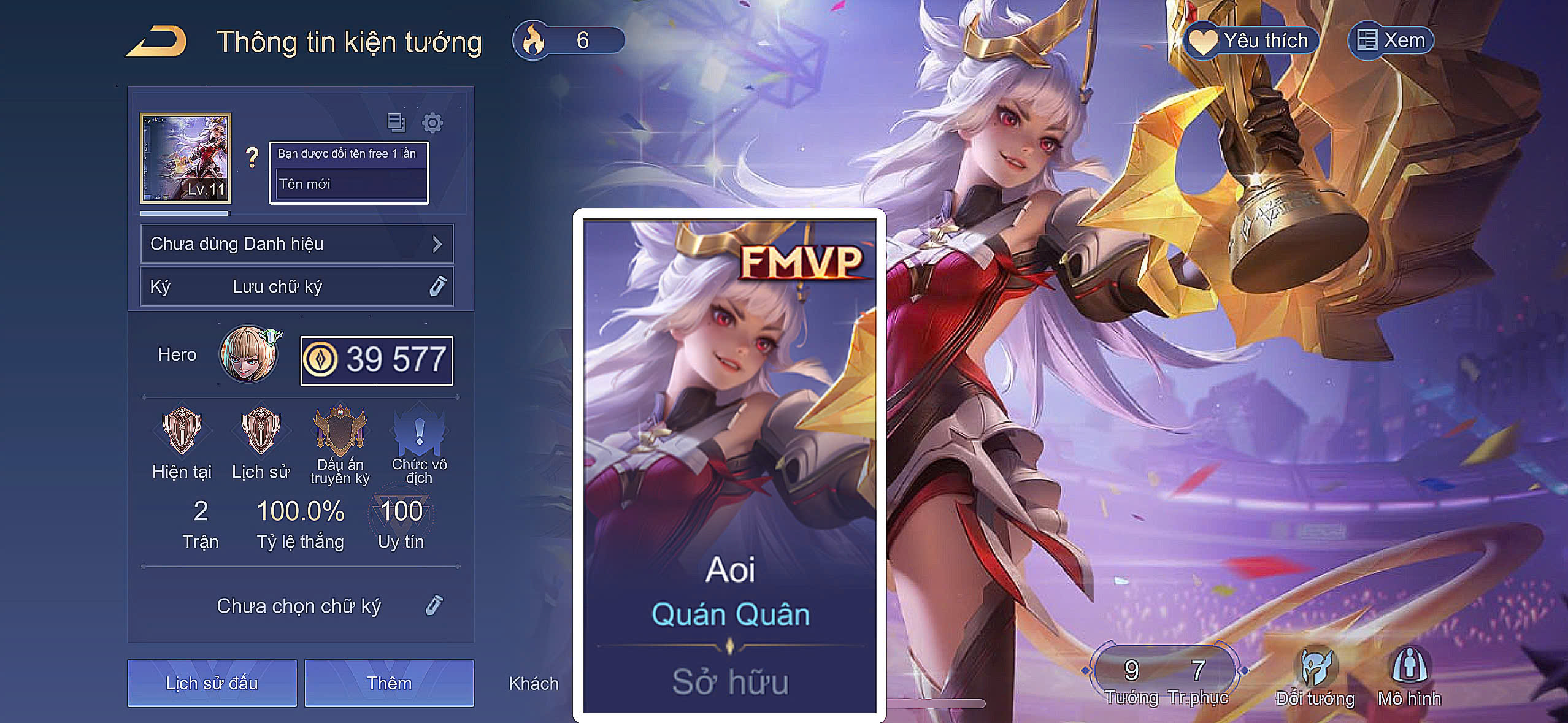Switch to the Khách tab

pyautogui.click(x=533, y=683)
